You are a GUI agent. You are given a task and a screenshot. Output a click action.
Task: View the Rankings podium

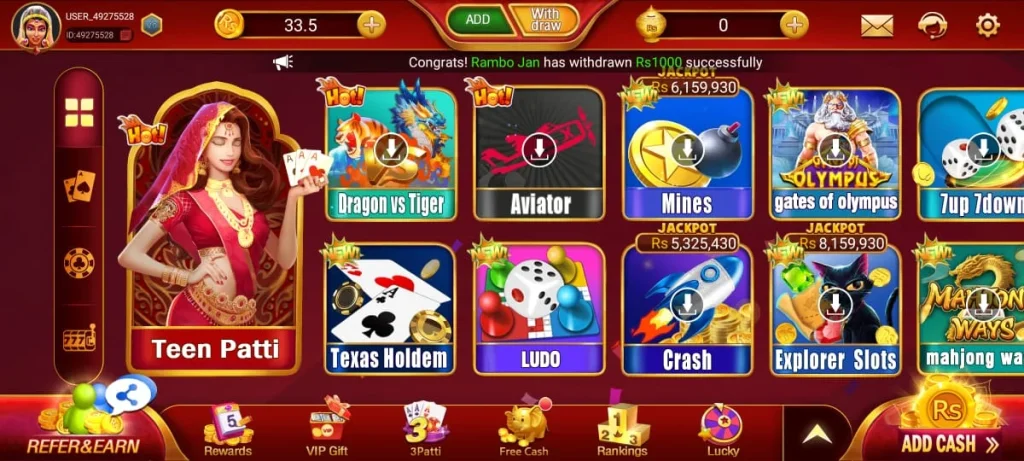[x=623, y=430]
